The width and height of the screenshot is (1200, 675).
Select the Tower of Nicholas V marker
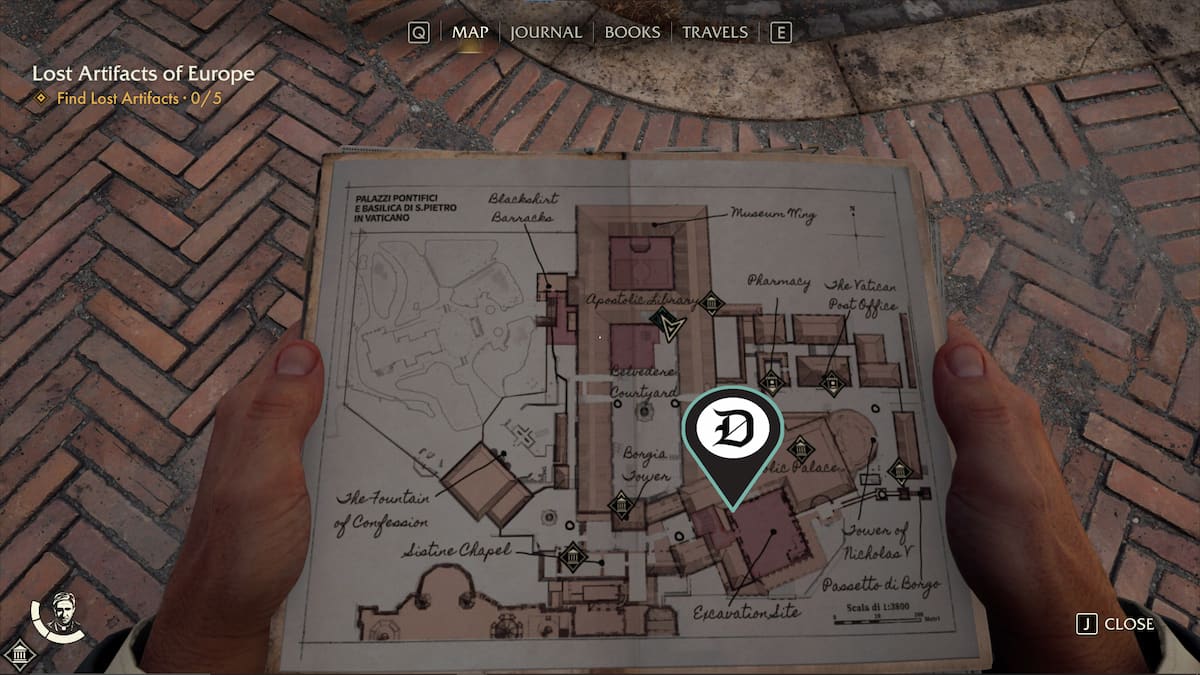pyautogui.click(x=899, y=471)
